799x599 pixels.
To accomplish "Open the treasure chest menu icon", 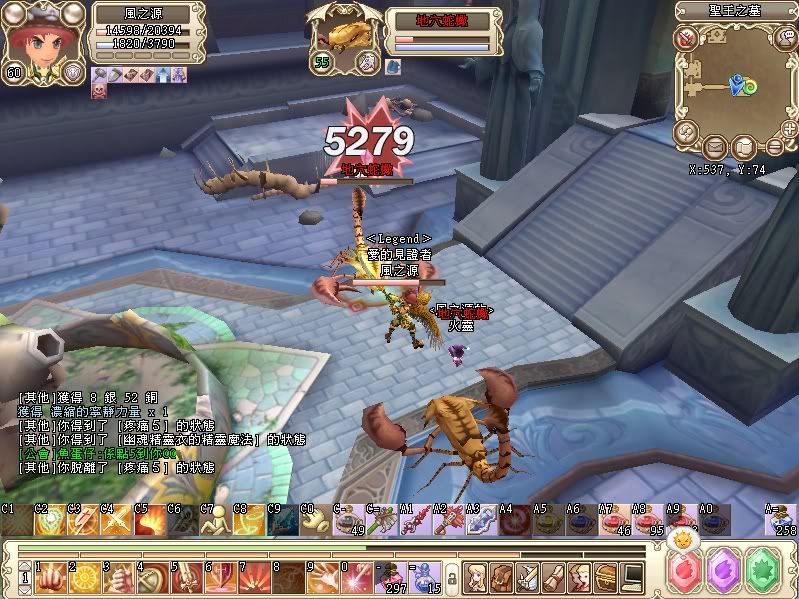I will [x=604, y=576].
